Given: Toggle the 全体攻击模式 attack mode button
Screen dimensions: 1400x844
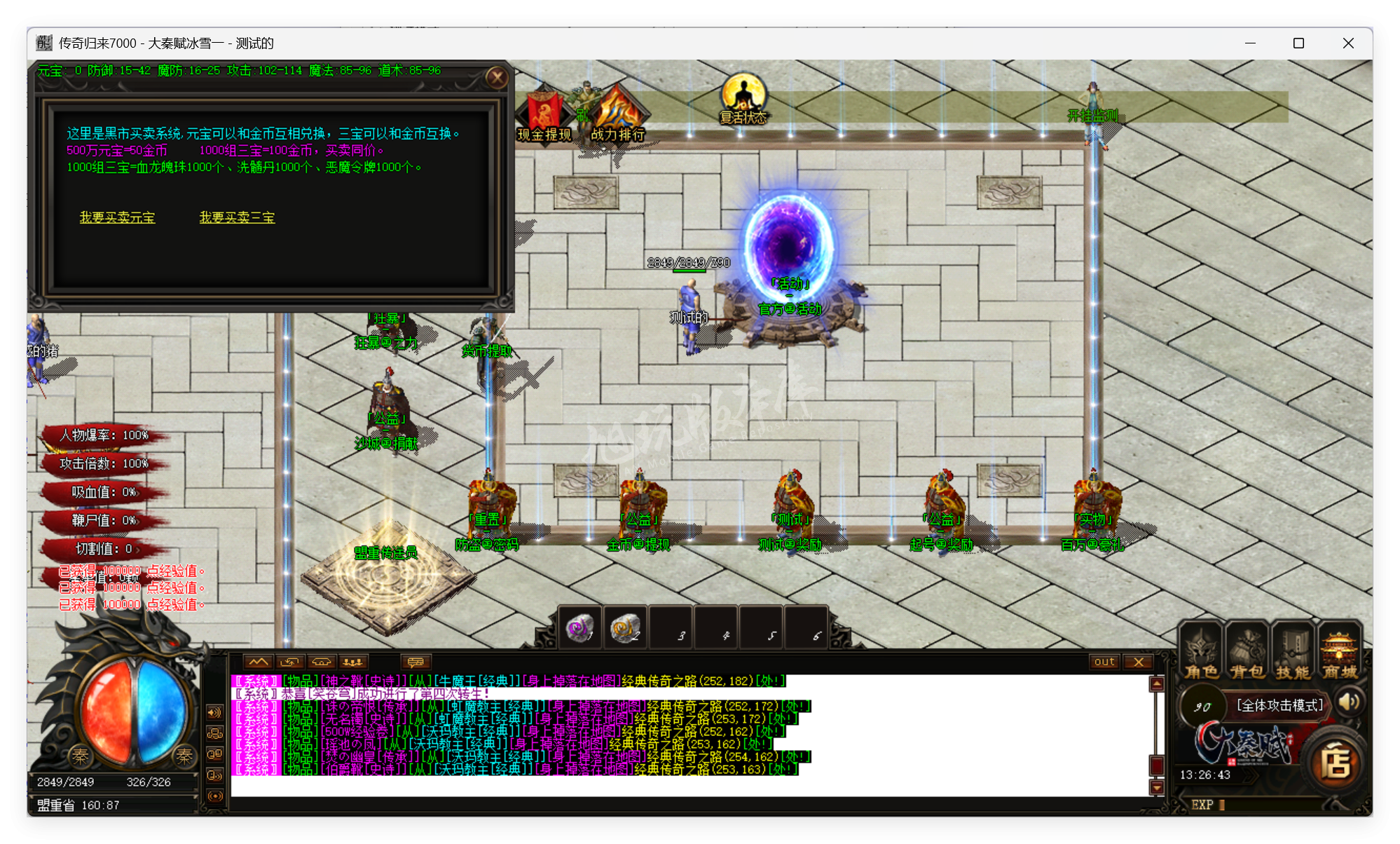Looking at the screenshot, I should pyautogui.click(x=1279, y=705).
